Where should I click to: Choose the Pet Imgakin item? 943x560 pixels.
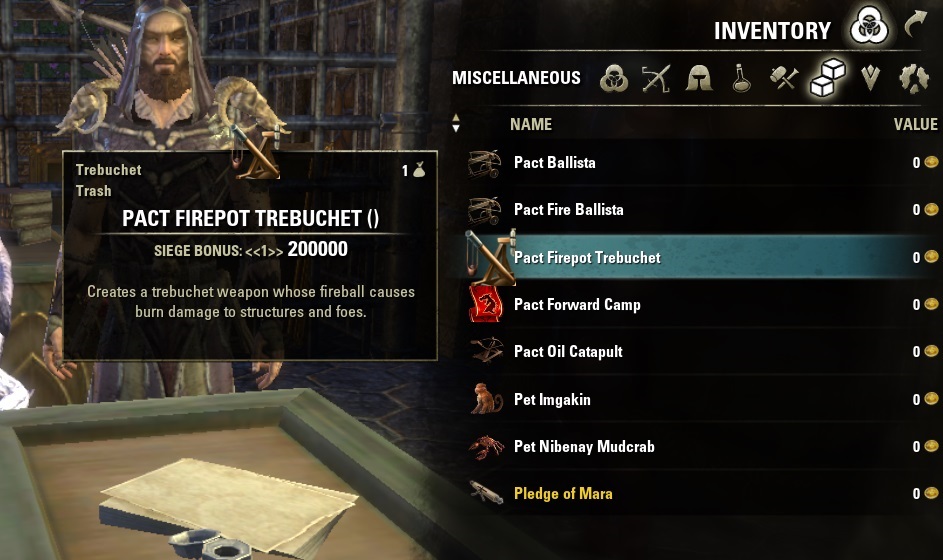point(552,399)
